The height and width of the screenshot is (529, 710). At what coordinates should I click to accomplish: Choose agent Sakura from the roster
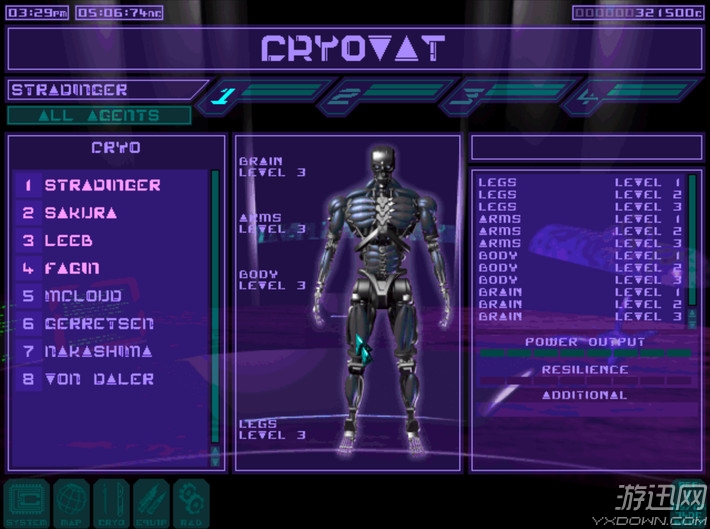[80, 213]
